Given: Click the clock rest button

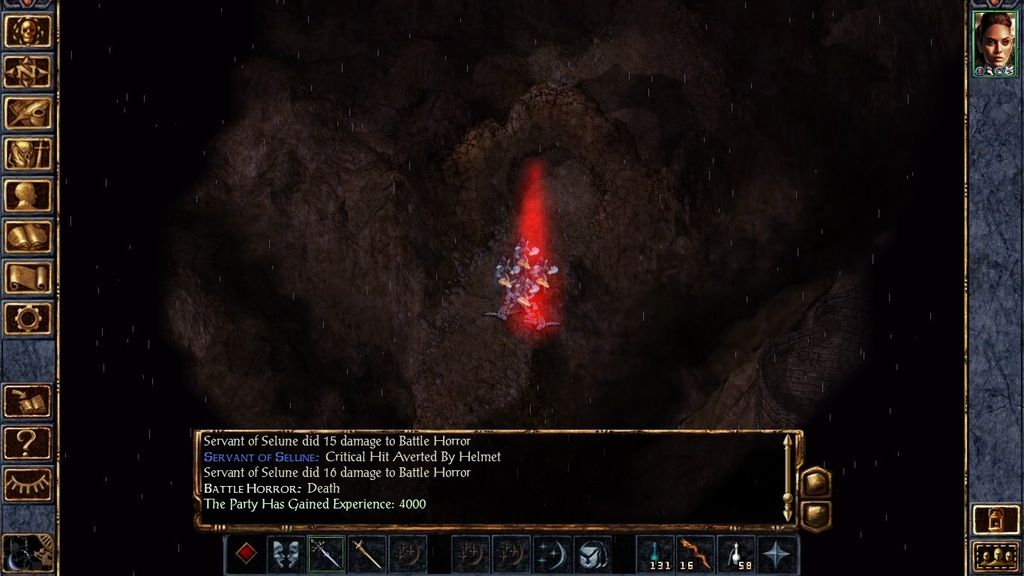Looking at the screenshot, I should tap(28, 553).
